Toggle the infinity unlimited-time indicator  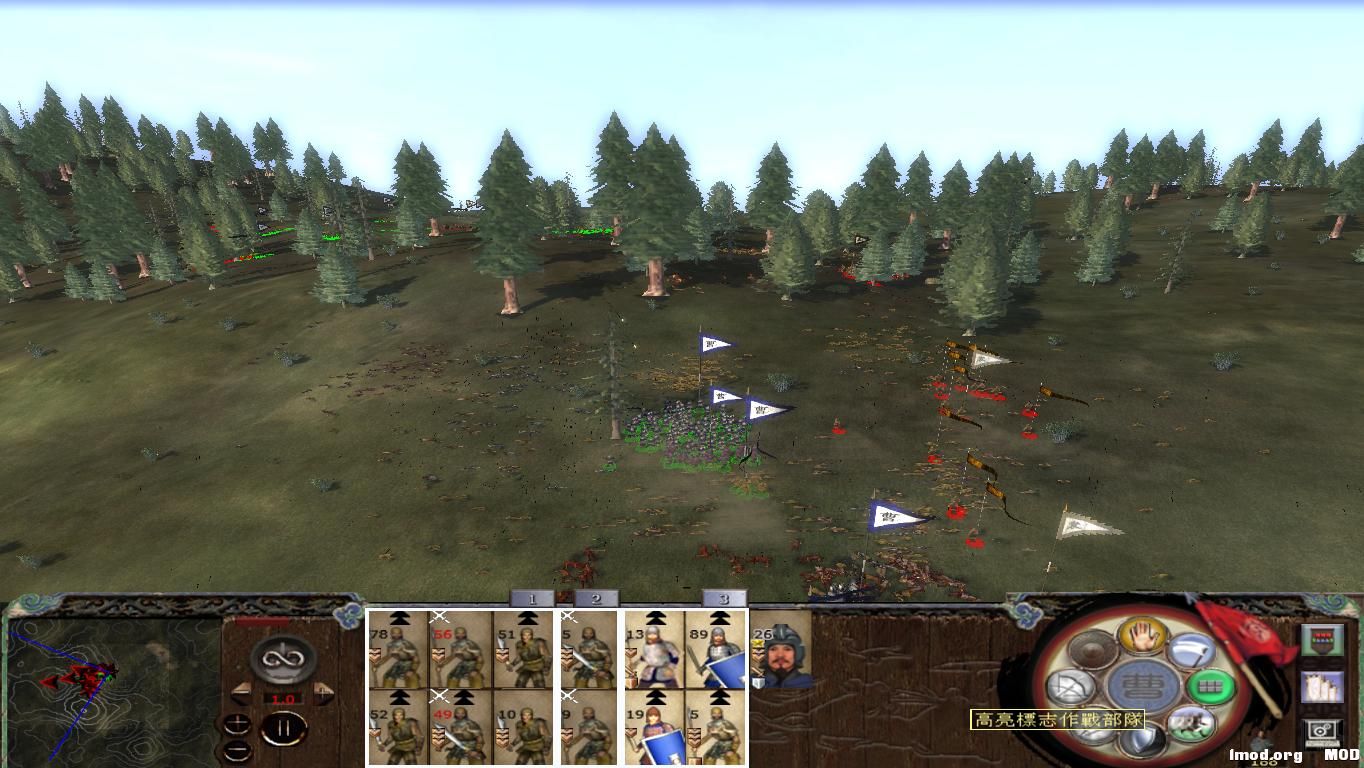[281, 658]
